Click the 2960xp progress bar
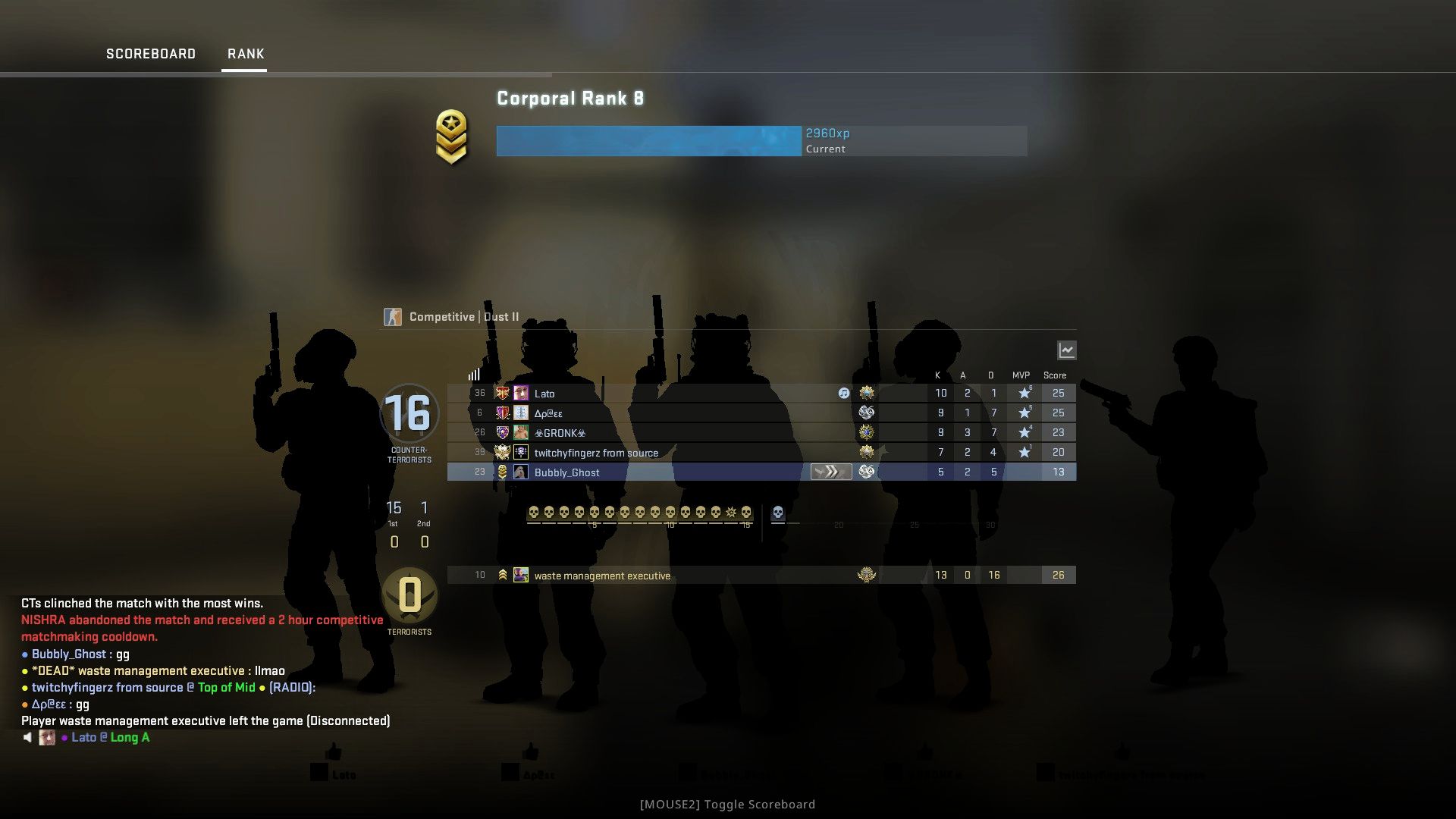Screen dimensions: 1456x819 click(648, 141)
